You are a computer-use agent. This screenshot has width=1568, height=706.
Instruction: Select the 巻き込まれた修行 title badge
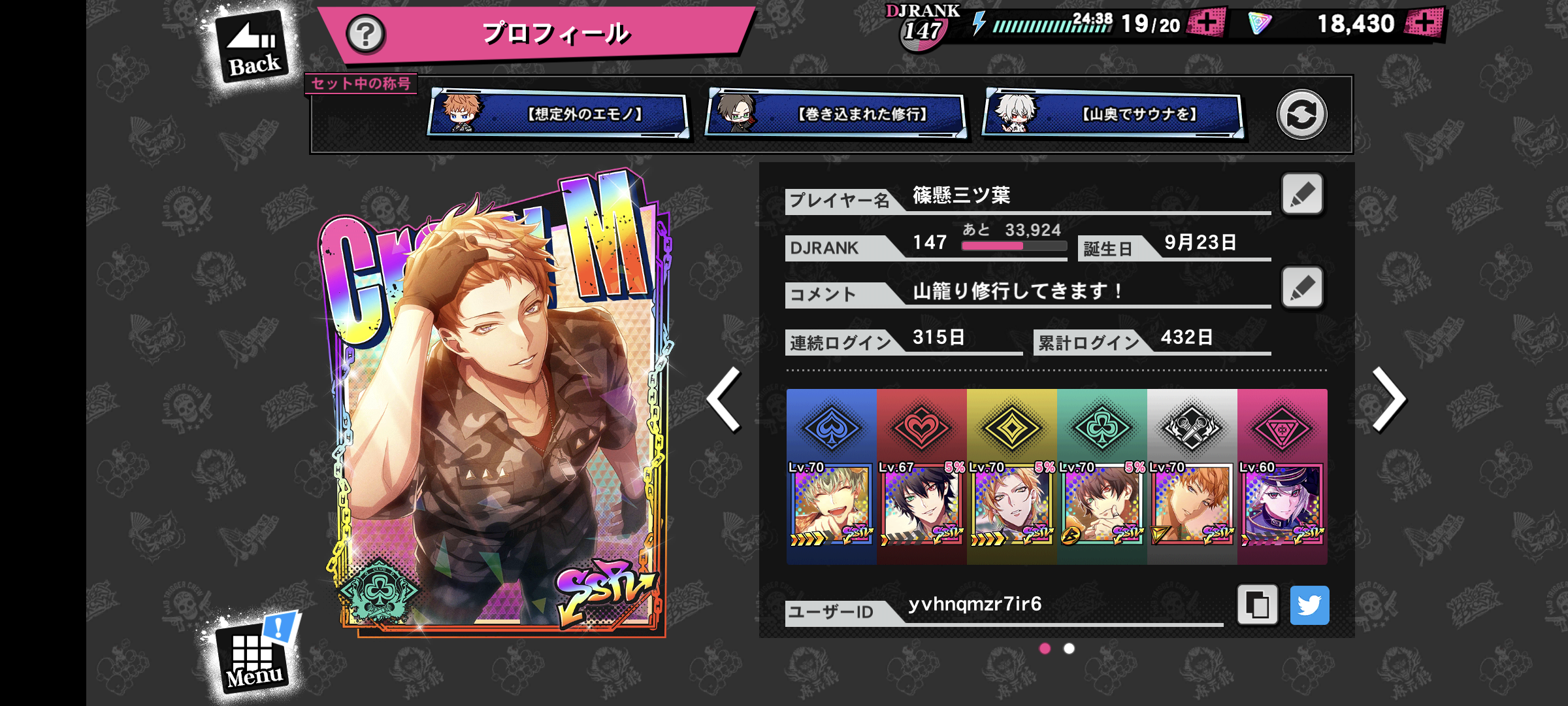point(836,114)
